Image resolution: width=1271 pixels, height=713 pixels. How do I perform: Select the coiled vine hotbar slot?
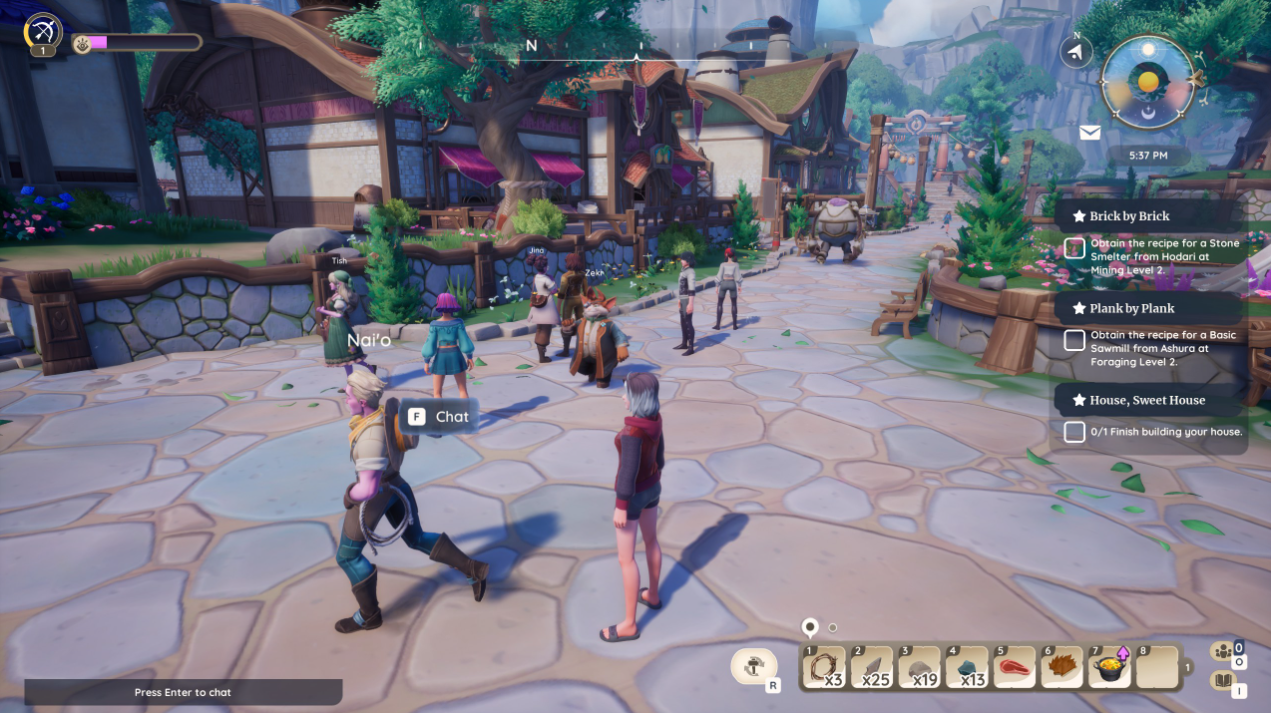click(x=824, y=667)
